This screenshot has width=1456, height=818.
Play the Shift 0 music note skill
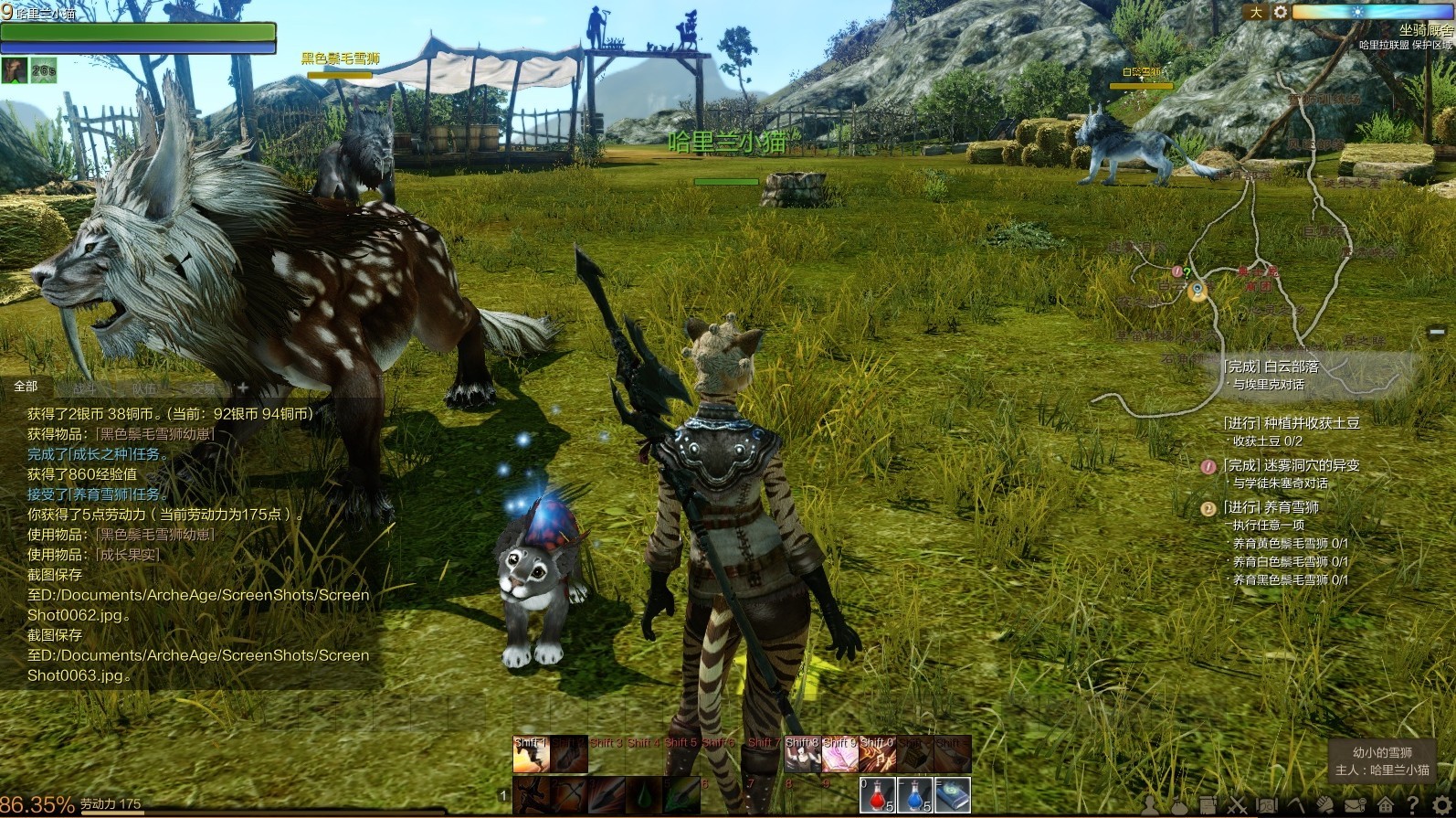877,755
